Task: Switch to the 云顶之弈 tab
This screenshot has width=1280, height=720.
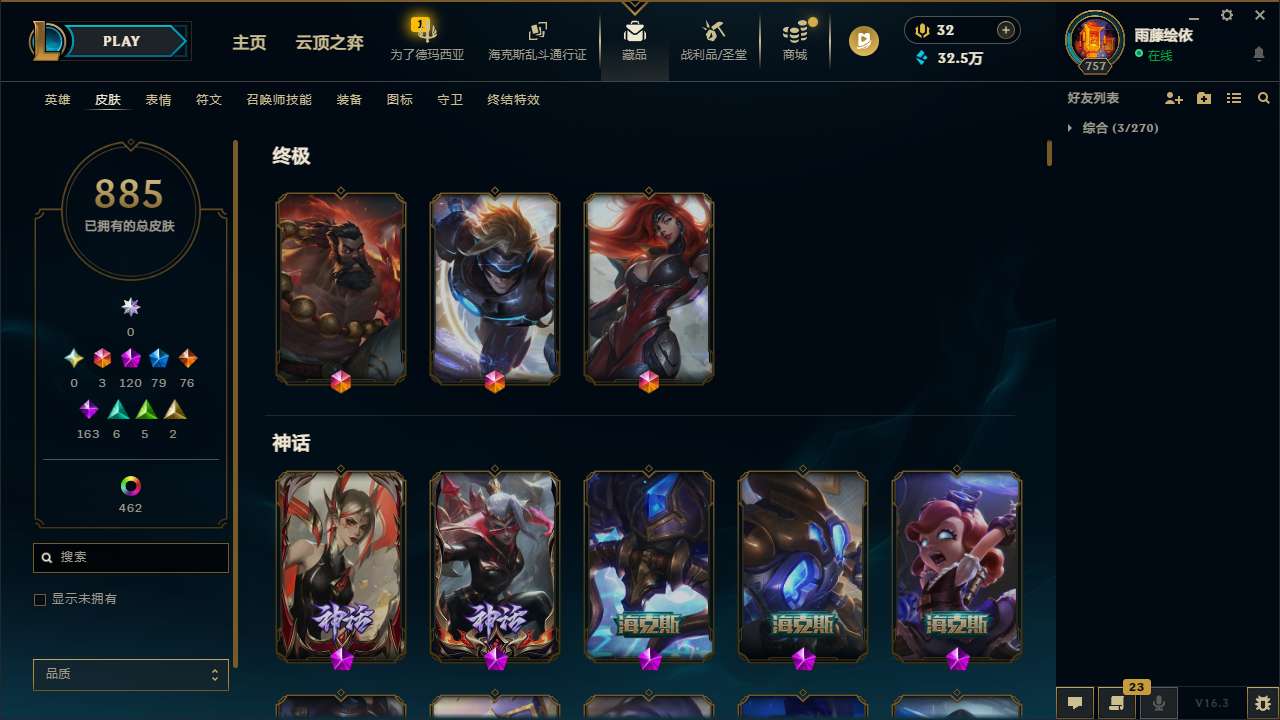Action: pos(329,42)
